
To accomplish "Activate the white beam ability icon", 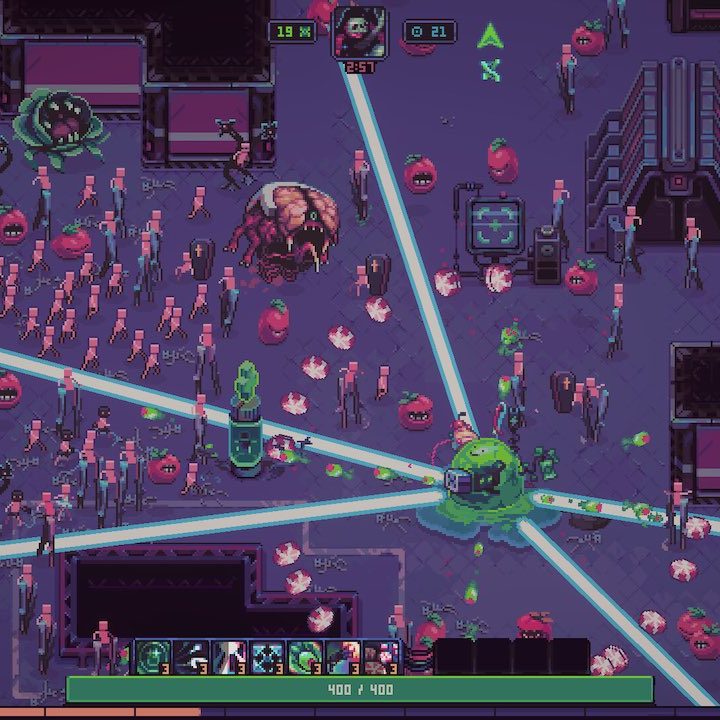I will [x=229, y=657].
